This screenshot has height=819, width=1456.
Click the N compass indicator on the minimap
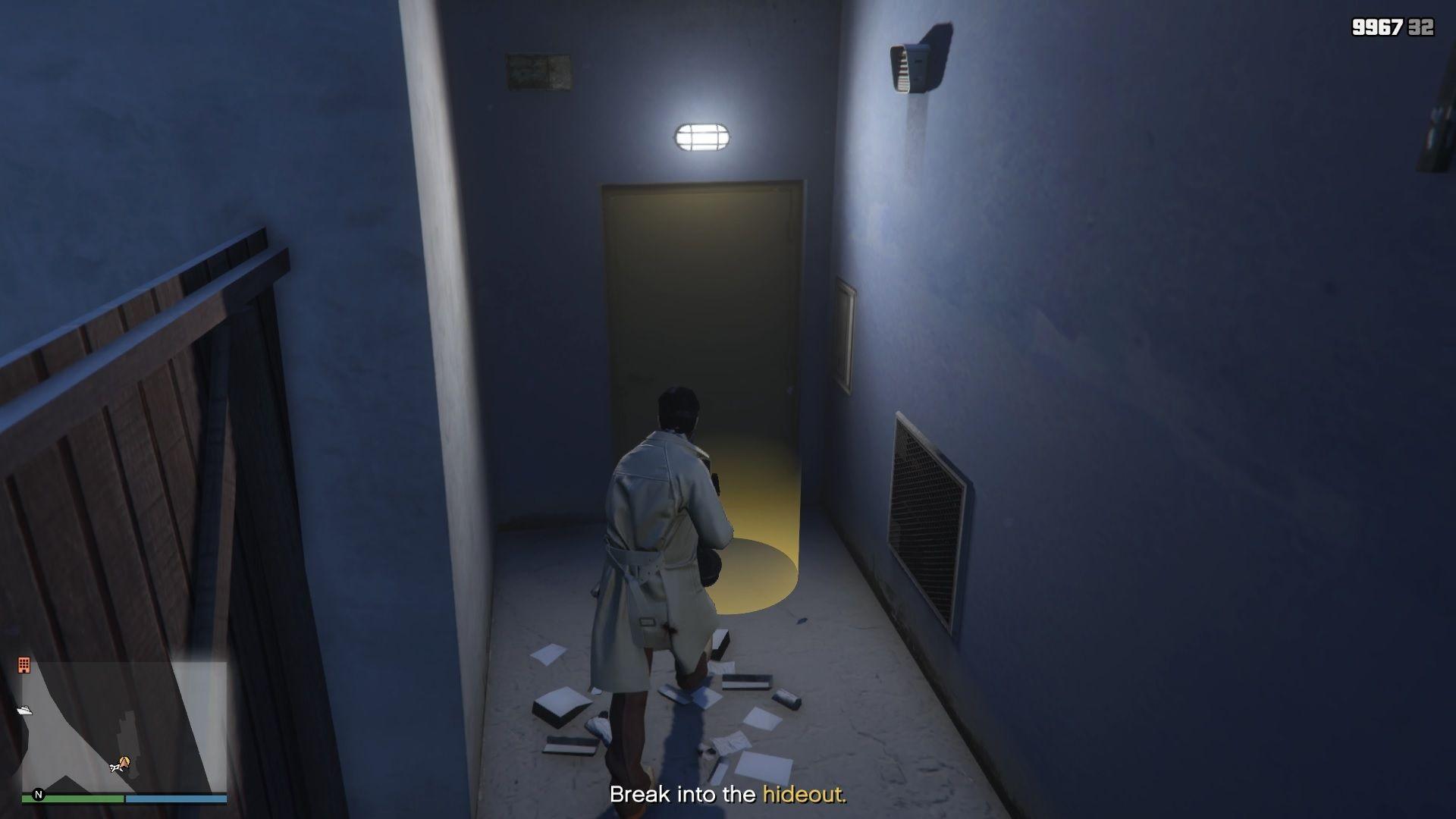coord(38,795)
